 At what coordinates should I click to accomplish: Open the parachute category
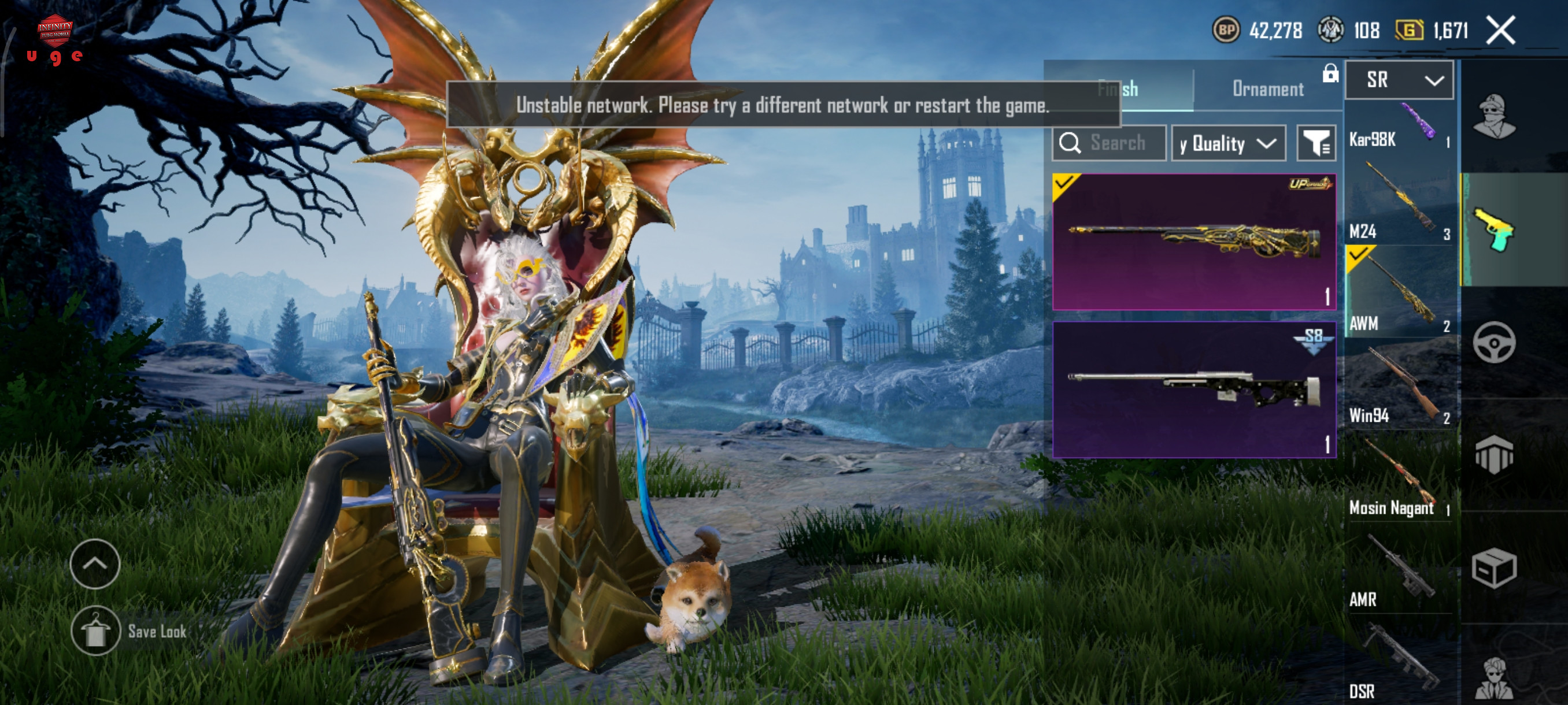point(1495,454)
